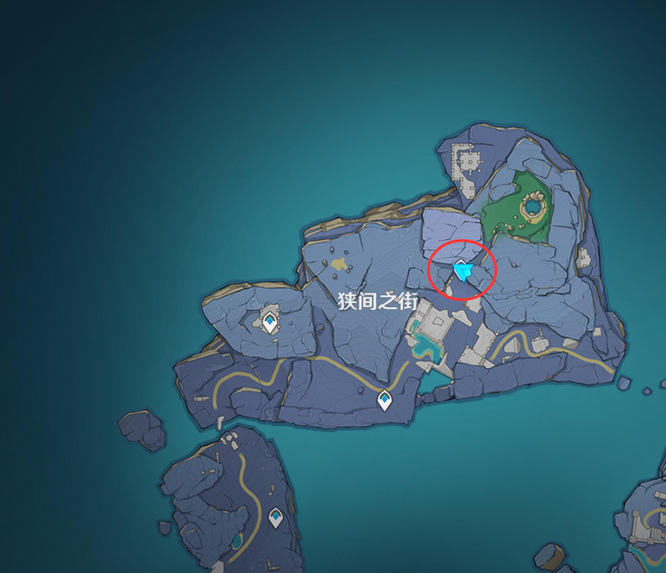Screen dimensions: 666x573
Task: Pick the teleport waypoint on the southern island
Action: (272, 519)
